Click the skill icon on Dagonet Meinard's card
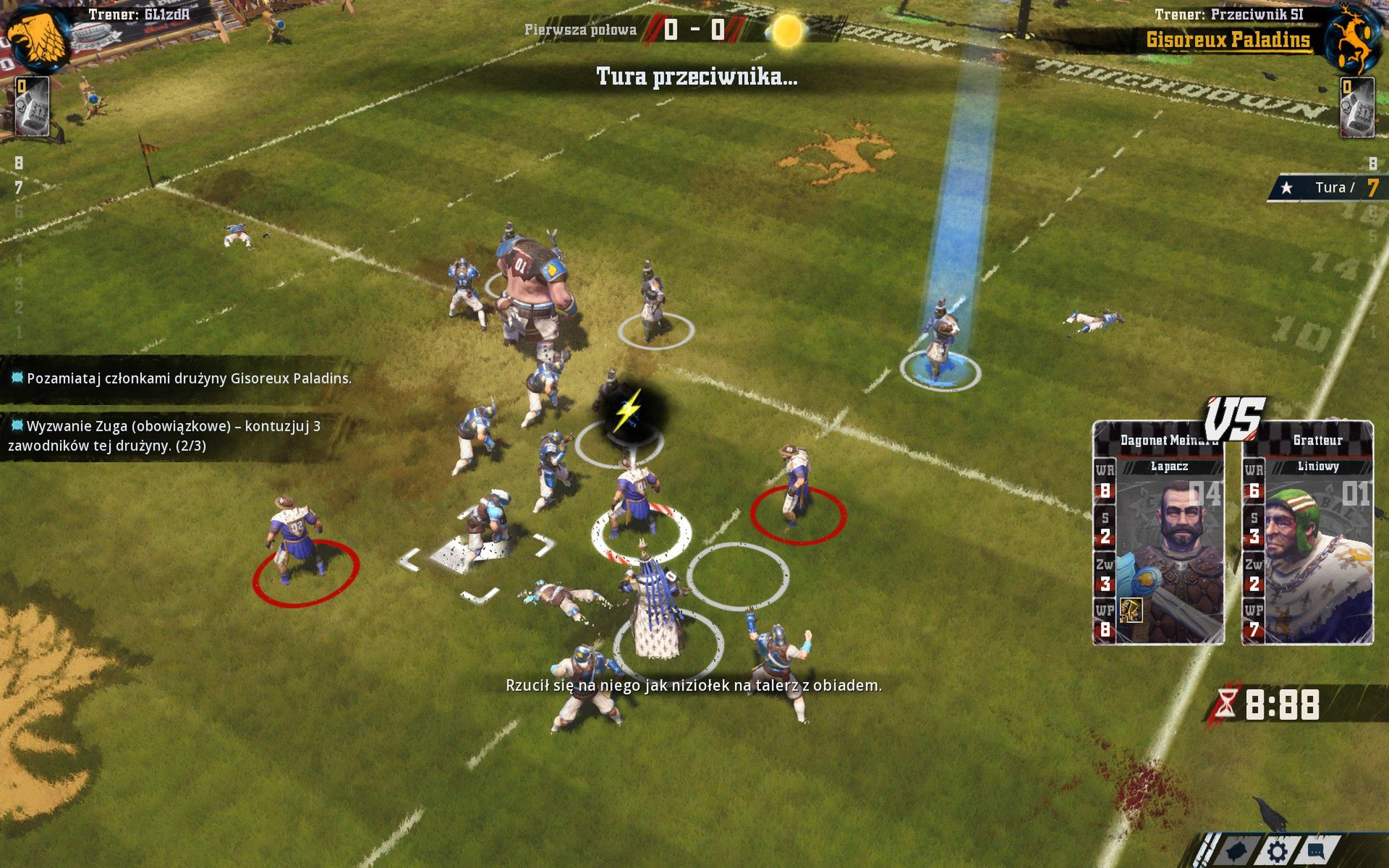The image size is (1389, 868). [x=1131, y=612]
